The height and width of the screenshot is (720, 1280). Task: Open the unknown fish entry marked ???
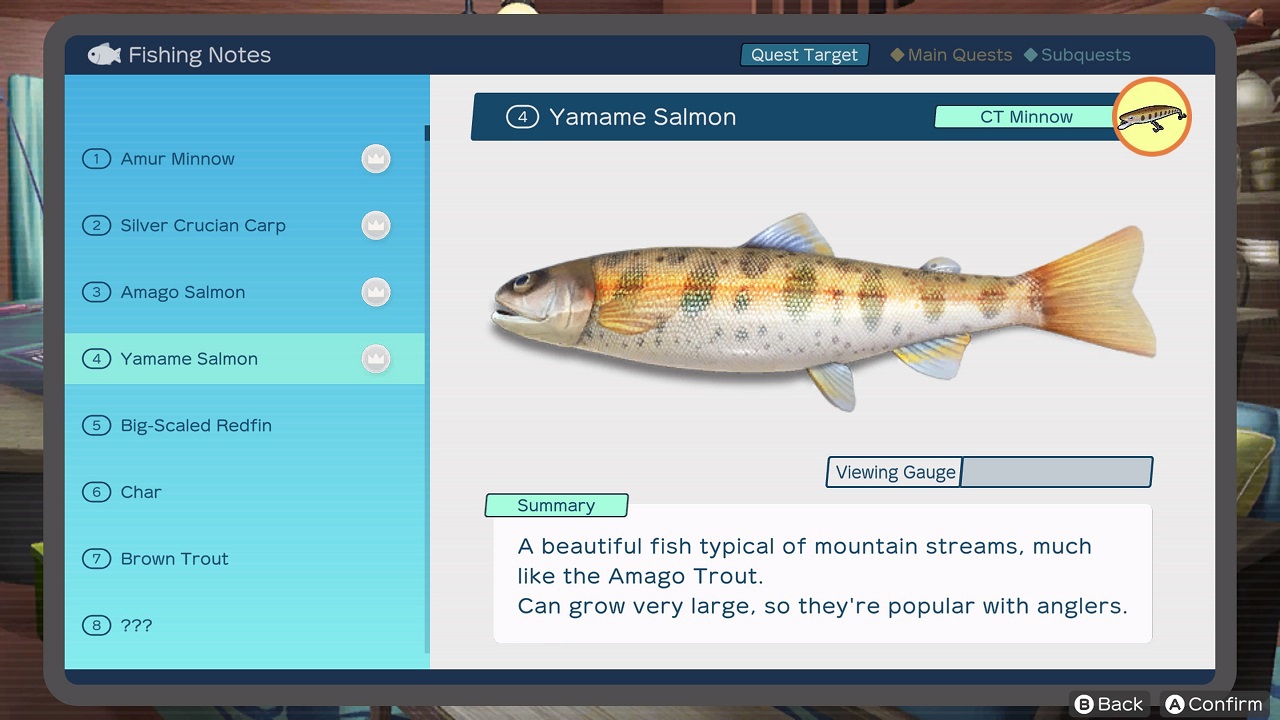pyautogui.click(x=137, y=625)
